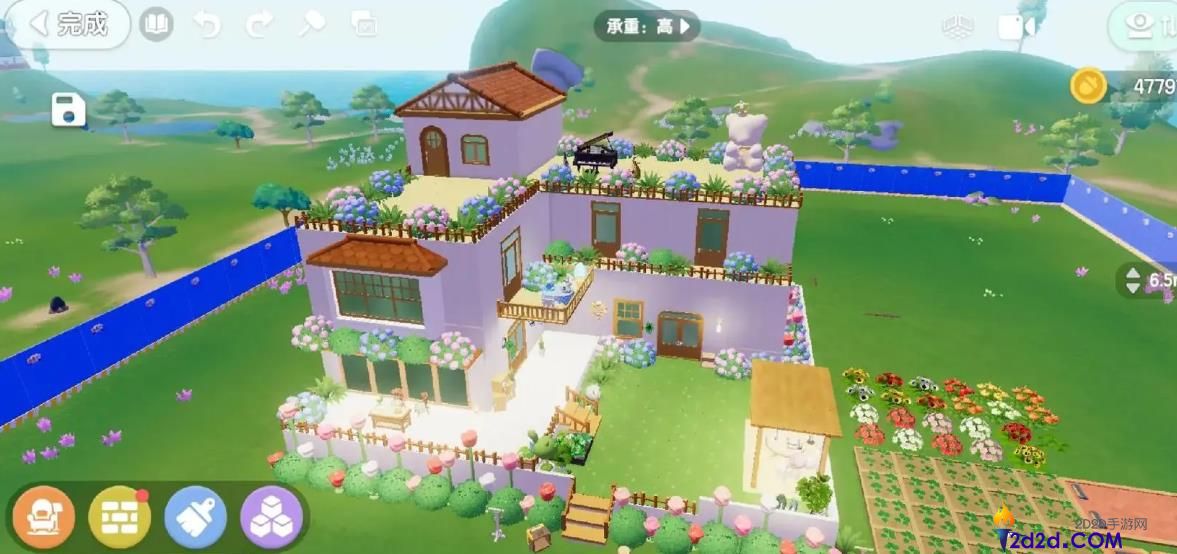The width and height of the screenshot is (1177, 554).
Task: Toggle the wireframe cube view icon
Action: pyautogui.click(x=957, y=28)
